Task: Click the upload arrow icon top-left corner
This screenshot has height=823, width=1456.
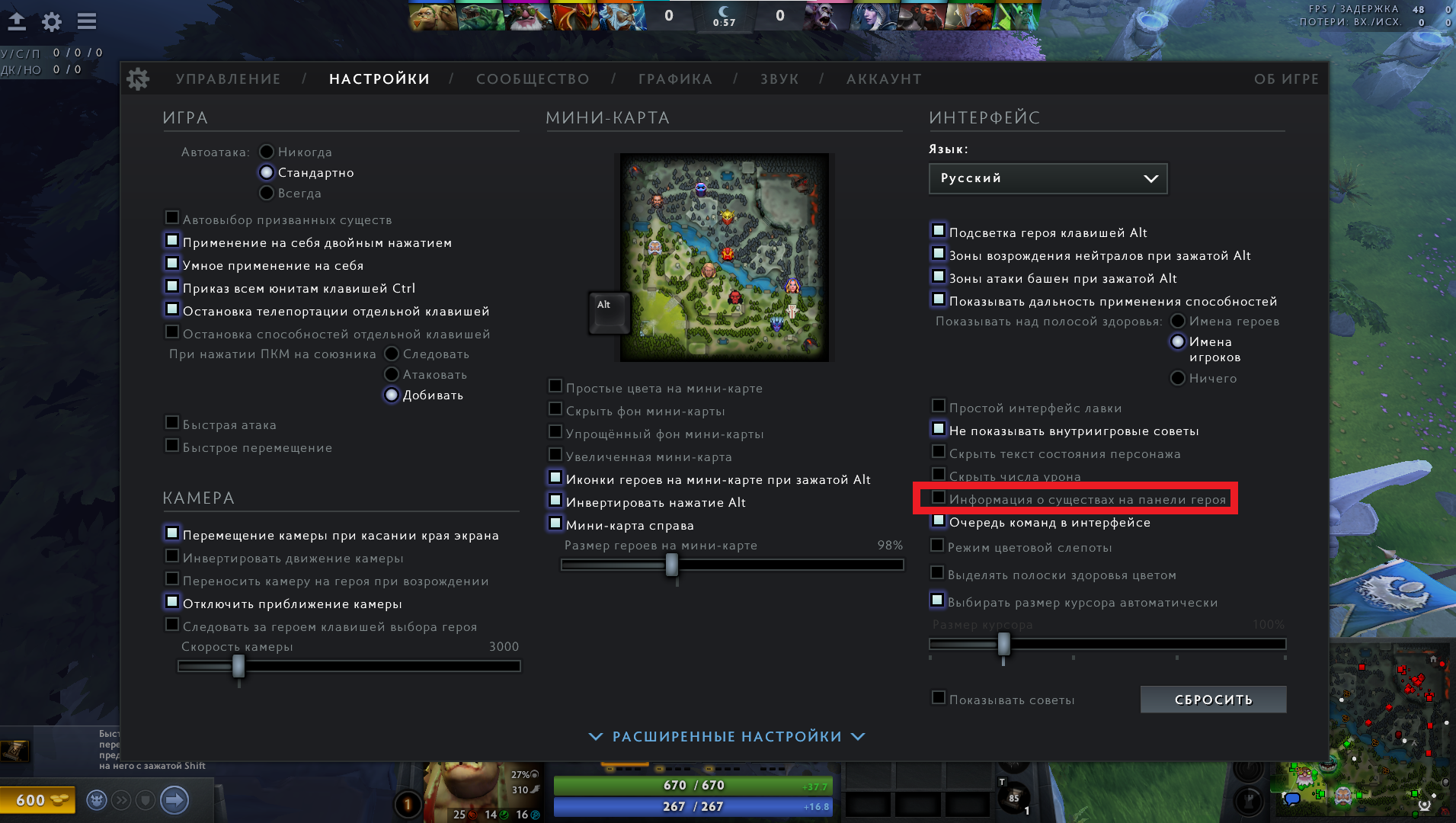Action: [16, 22]
